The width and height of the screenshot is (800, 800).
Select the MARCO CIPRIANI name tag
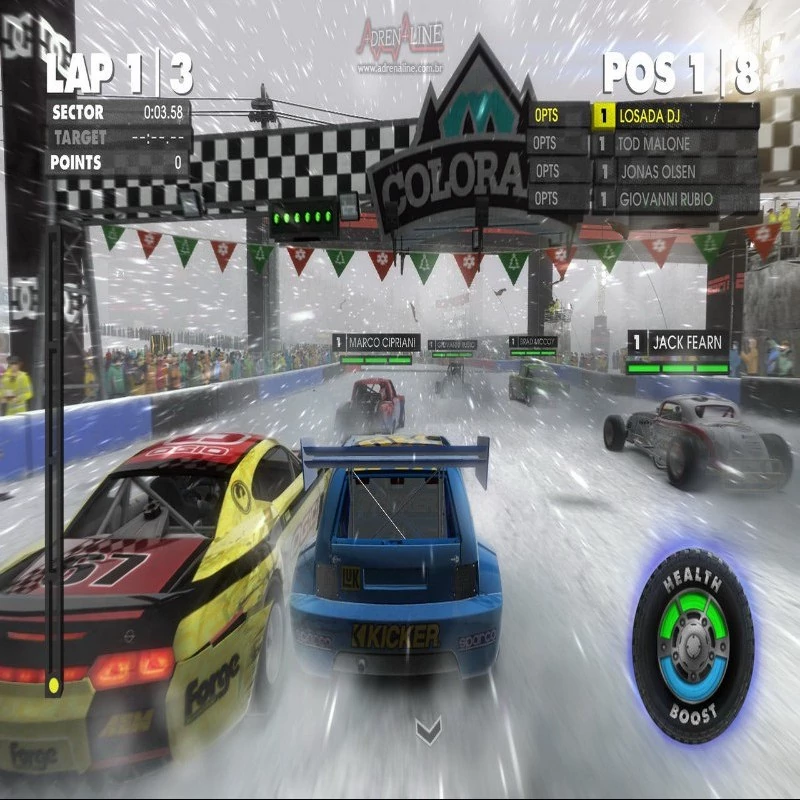[376, 342]
